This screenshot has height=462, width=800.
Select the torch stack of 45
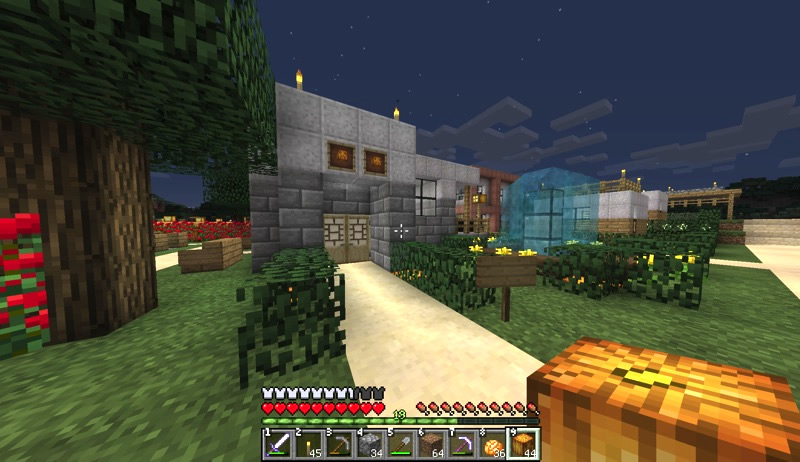click(308, 443)
